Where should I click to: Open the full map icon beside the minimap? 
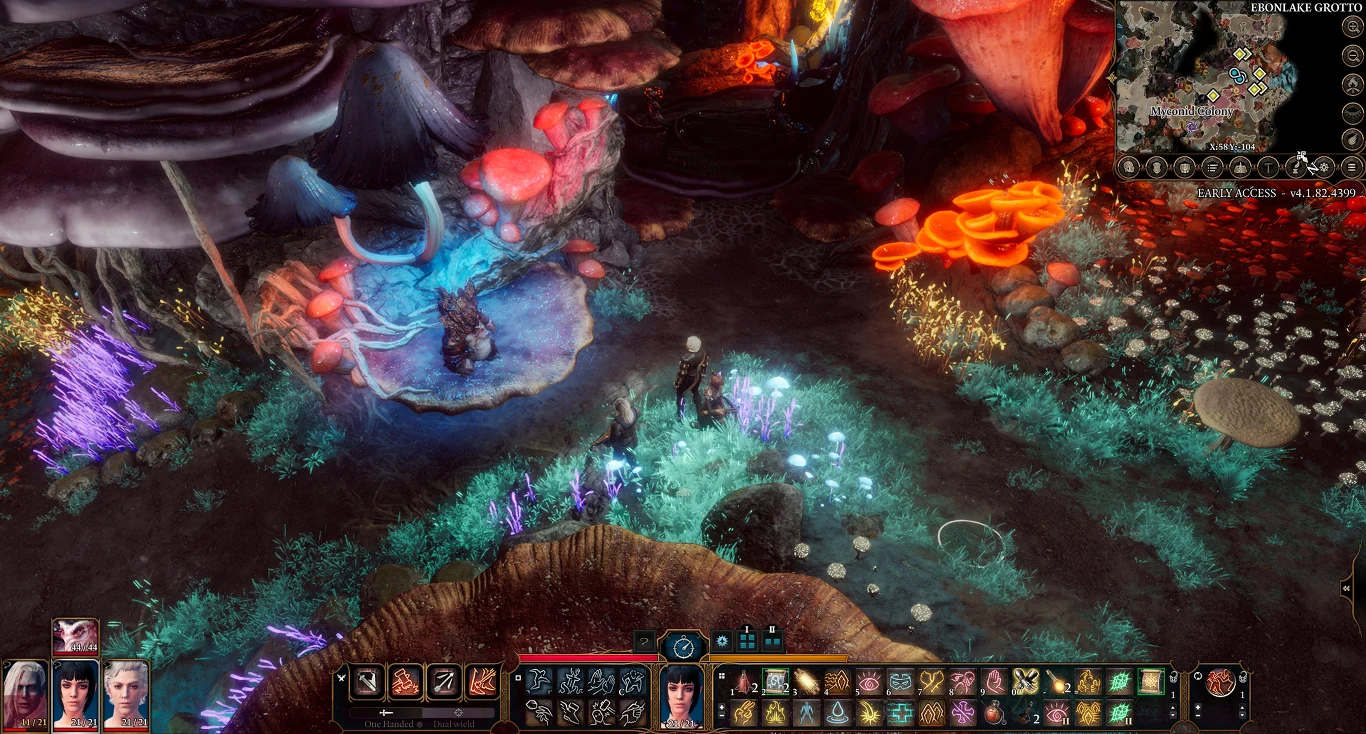point(1242,167)
